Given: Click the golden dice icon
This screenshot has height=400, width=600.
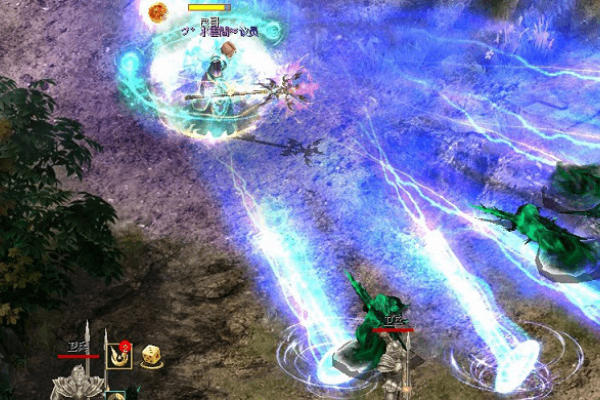Looking at the screenshot, I should [x=152, y=355].
